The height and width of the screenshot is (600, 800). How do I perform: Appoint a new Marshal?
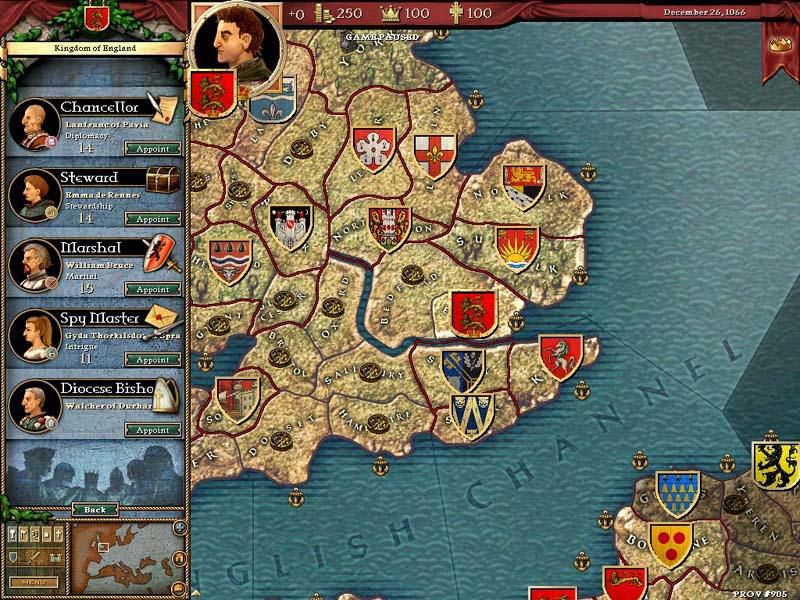coord(153,289)
